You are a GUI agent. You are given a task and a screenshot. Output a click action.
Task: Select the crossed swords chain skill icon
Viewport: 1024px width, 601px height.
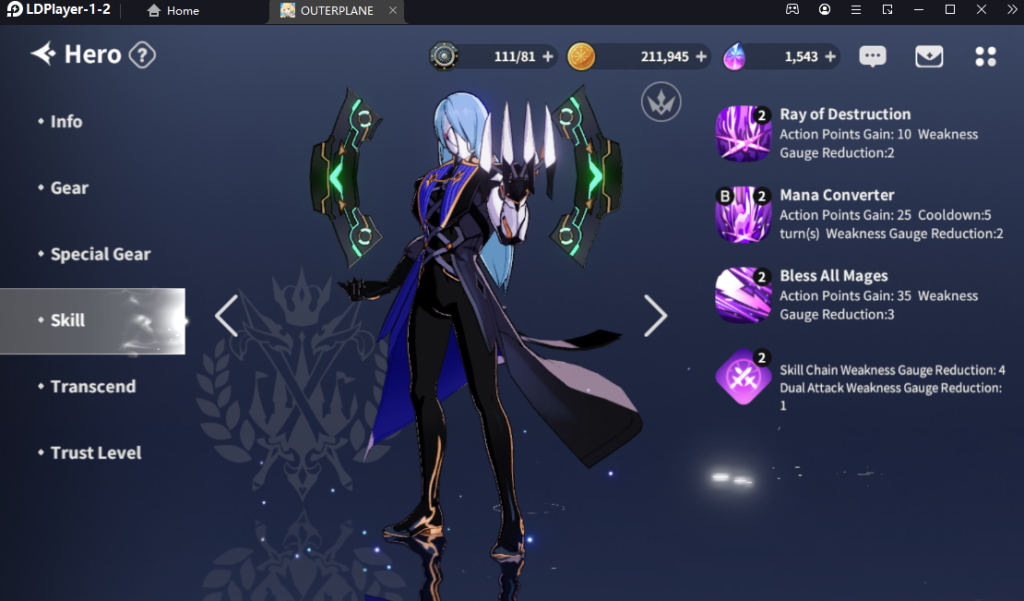[x=743, y=377]
